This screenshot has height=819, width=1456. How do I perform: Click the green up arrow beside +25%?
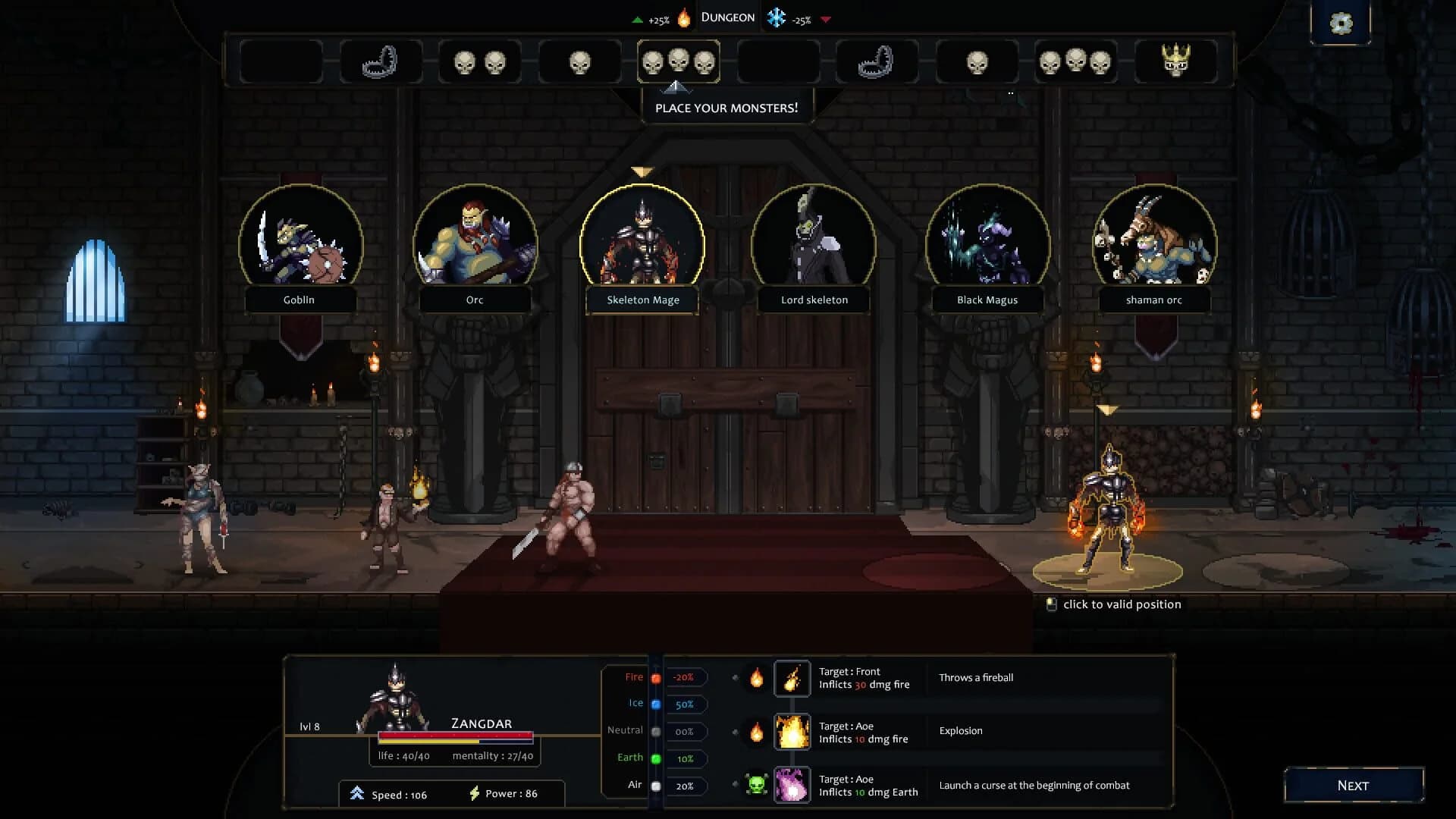(x=637, y=20)
